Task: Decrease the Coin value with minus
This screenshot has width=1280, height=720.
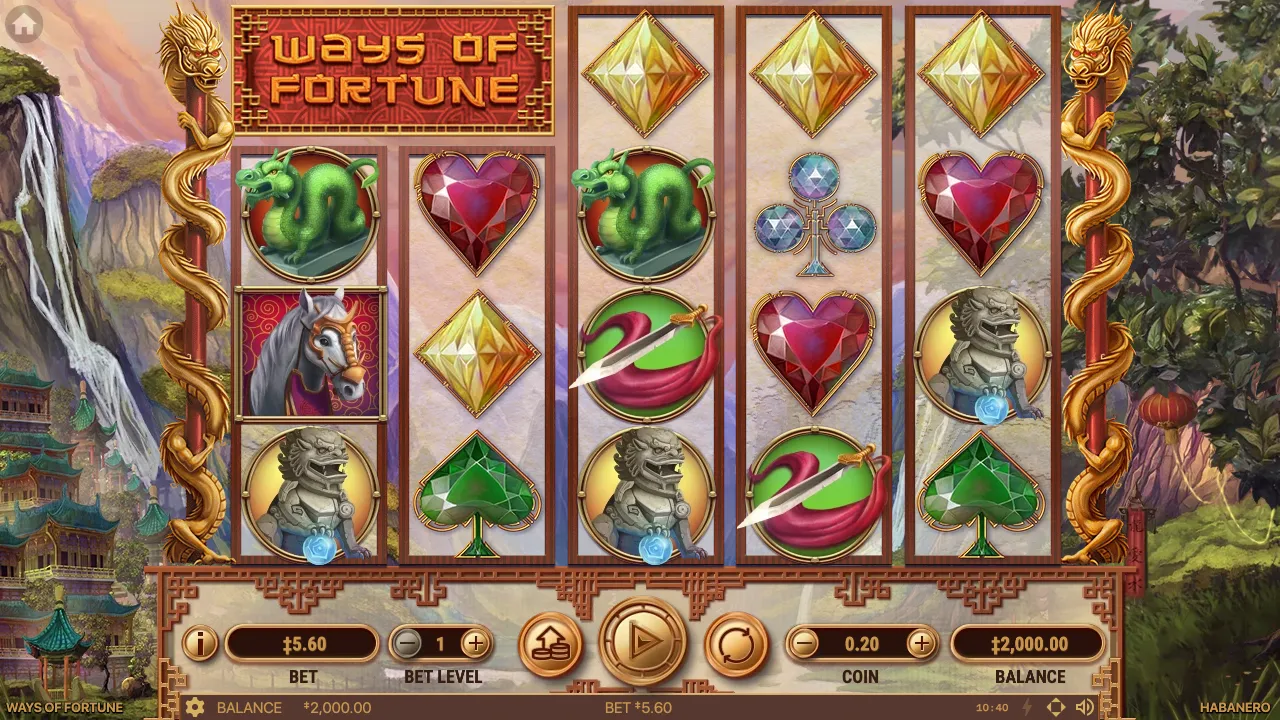Action: coord(803,644)
